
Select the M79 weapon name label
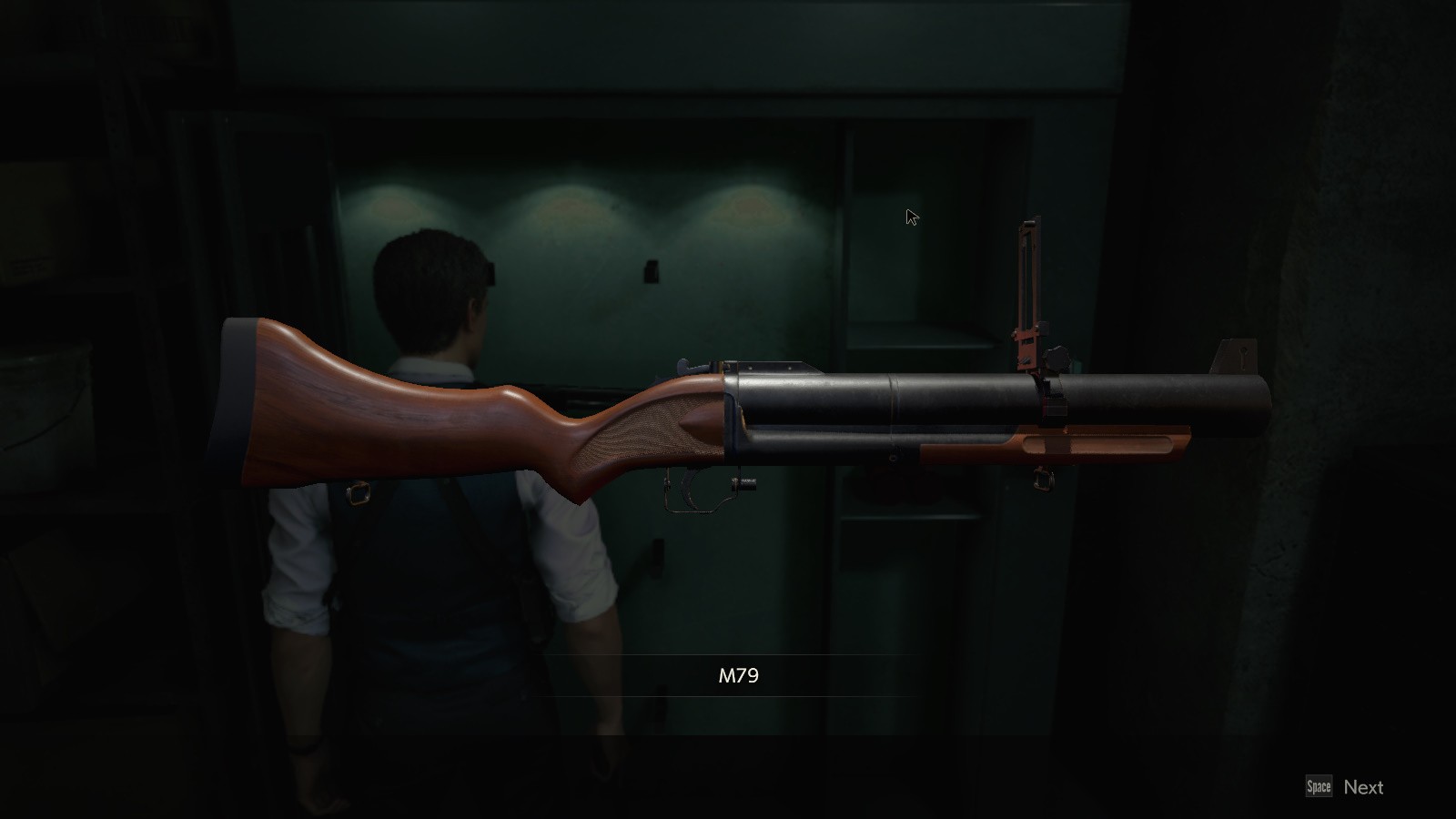point(739,674)
